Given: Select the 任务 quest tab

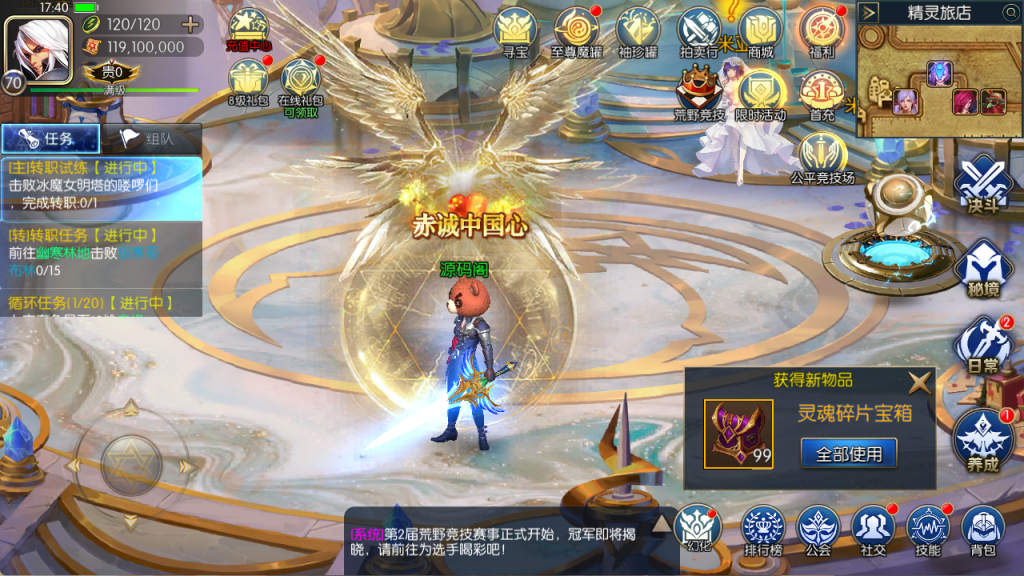Looking at the screenshot, I should pos(52,139).
